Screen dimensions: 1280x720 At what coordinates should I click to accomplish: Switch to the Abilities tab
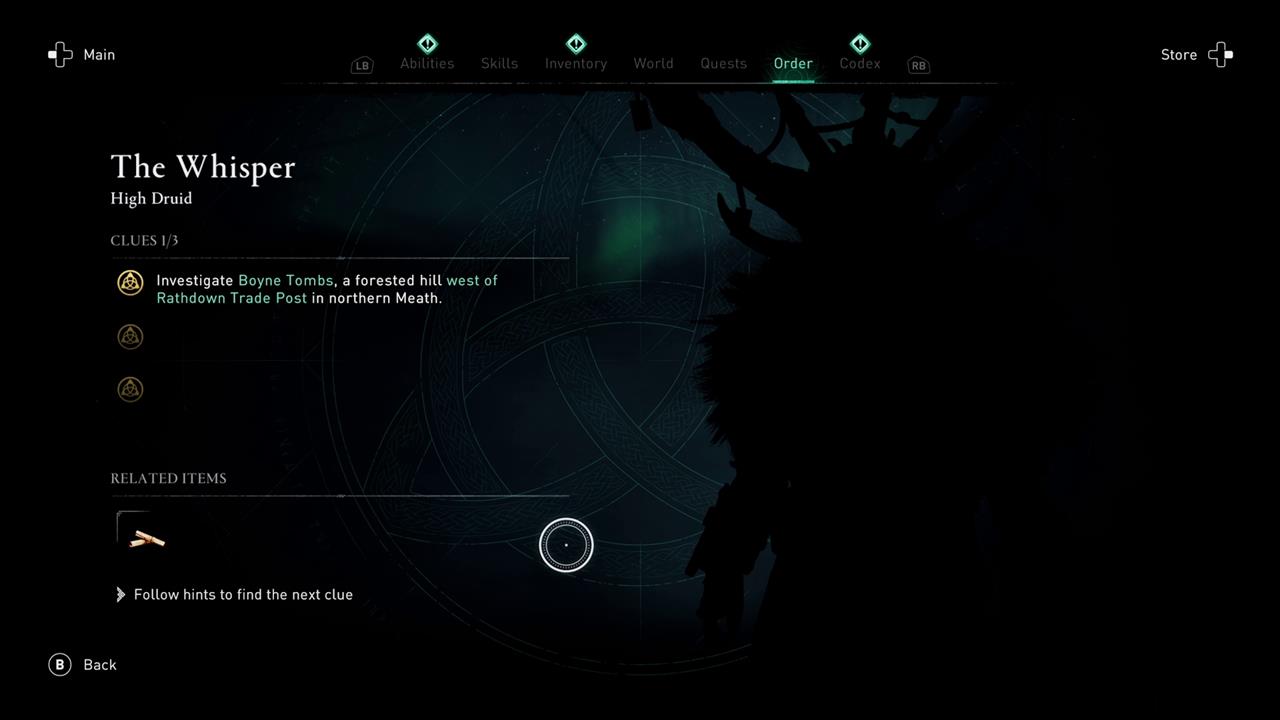pyautogui.click(x=427, y=63)
